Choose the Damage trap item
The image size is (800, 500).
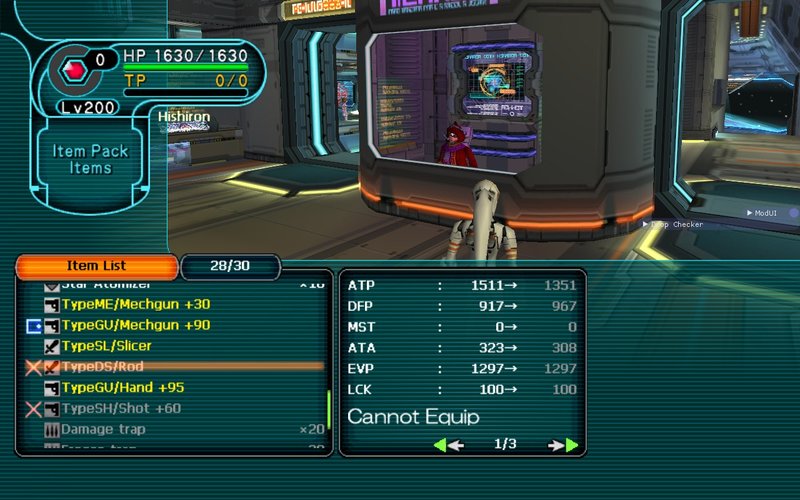(103, 429)
